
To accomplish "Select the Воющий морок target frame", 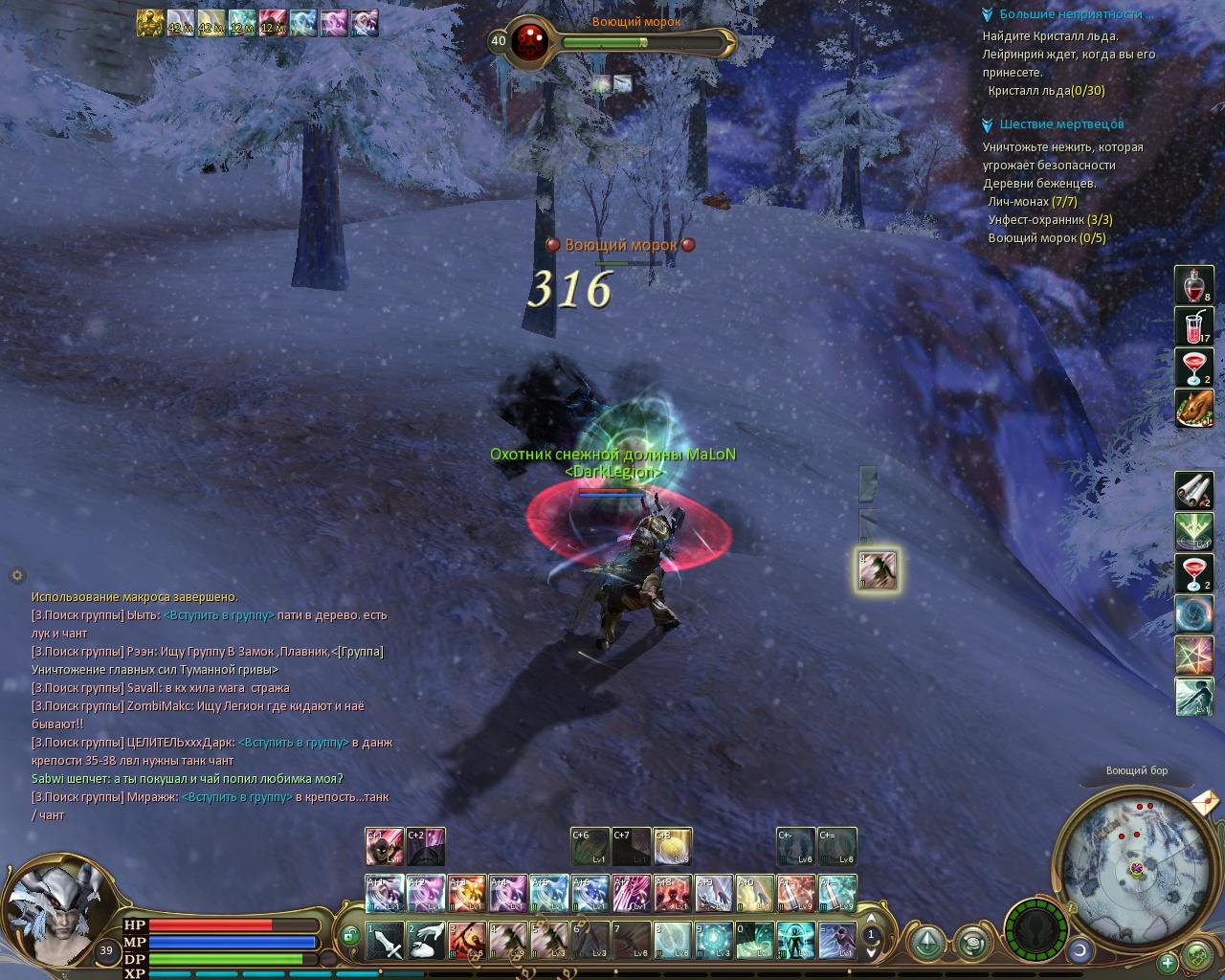I will (x=612, y=41).
